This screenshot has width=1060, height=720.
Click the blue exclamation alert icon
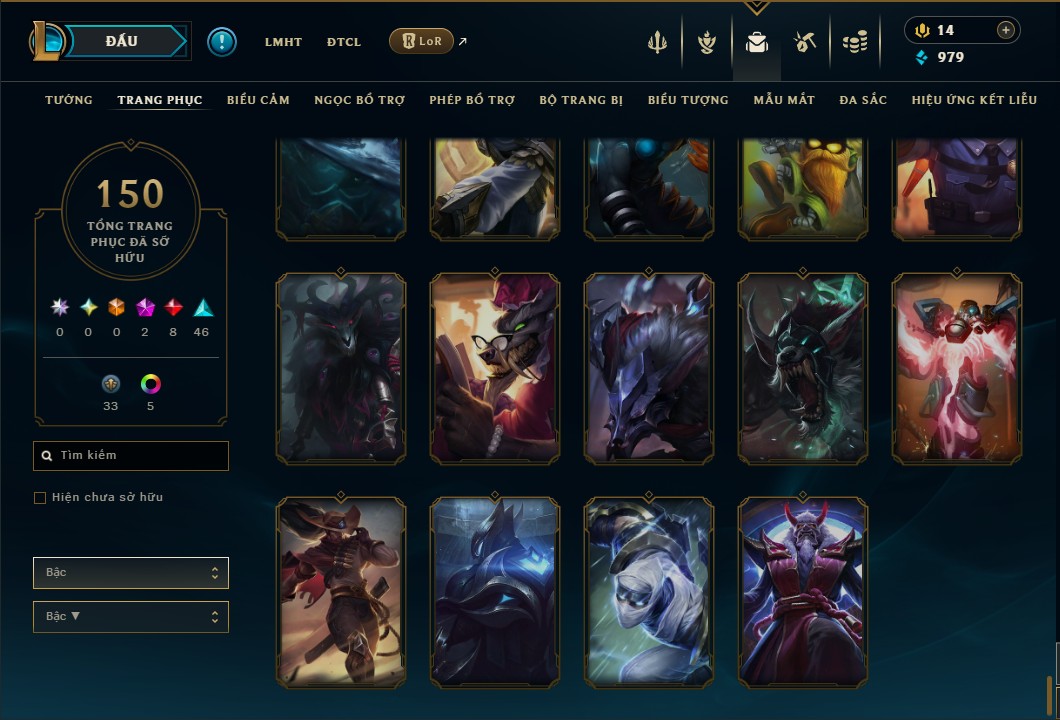pos(222,42)
